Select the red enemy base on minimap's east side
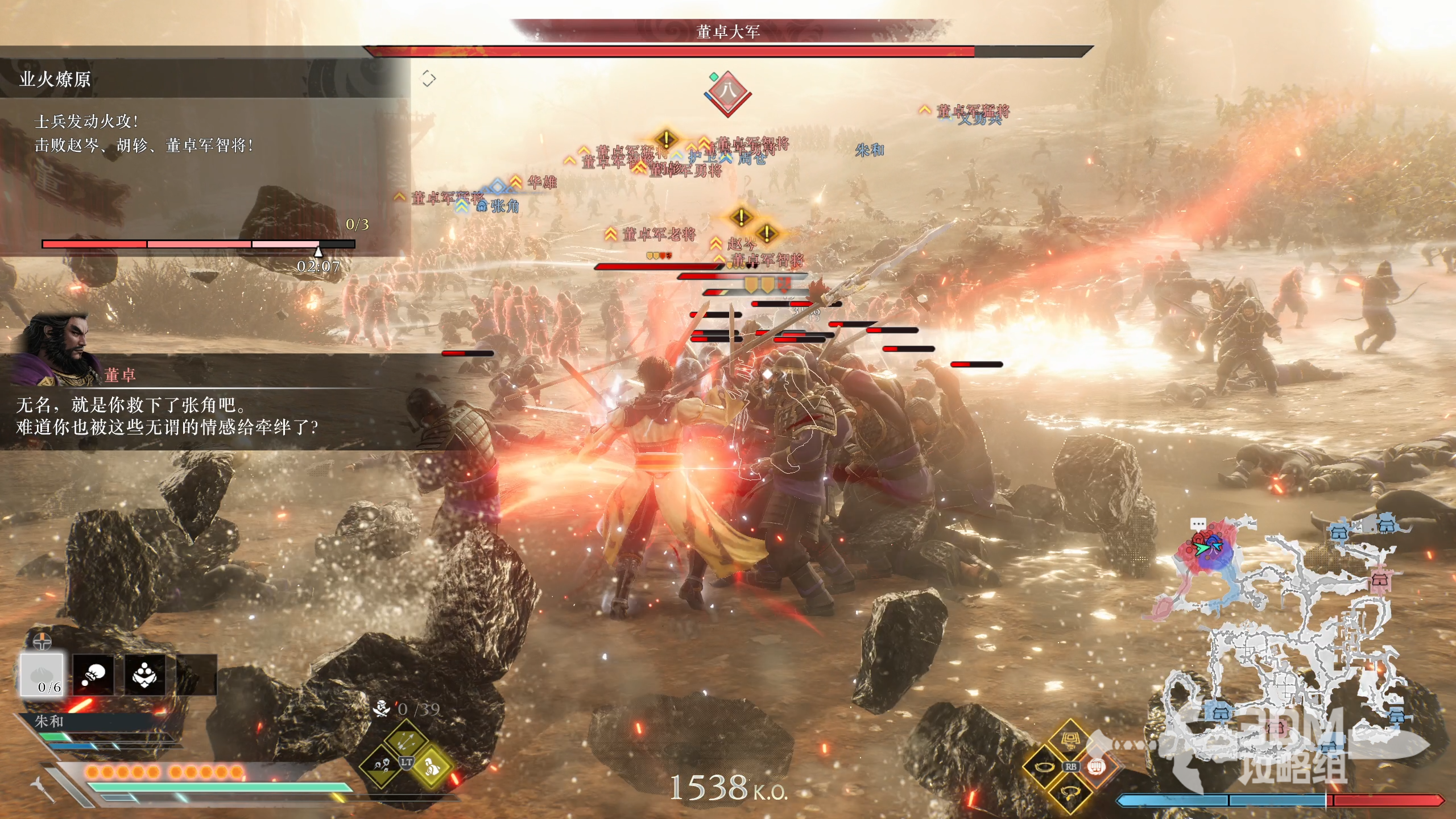 [1381, 580]
